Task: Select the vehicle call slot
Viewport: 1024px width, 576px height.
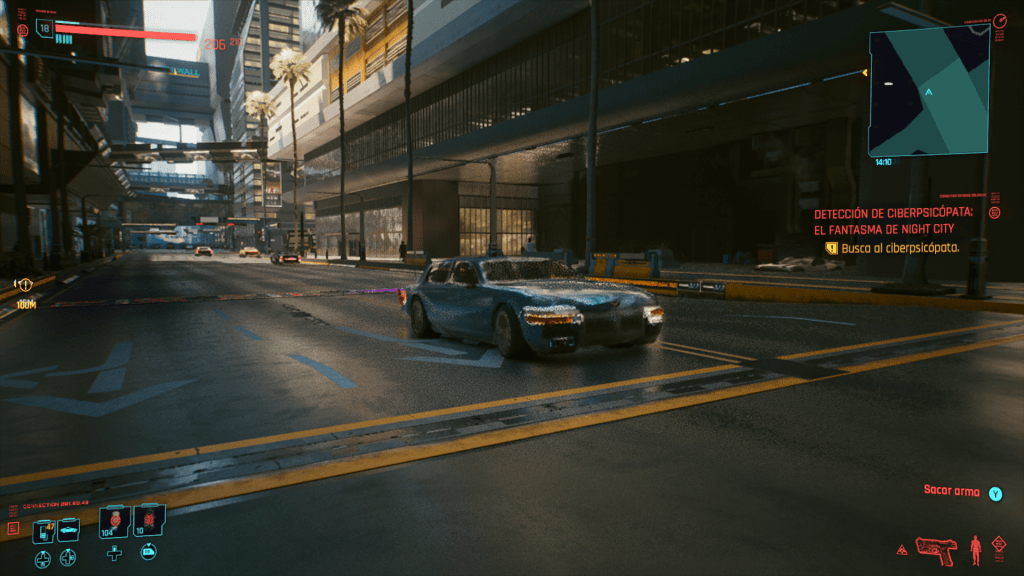Action: pyautogui.click(x=68, y=530)
